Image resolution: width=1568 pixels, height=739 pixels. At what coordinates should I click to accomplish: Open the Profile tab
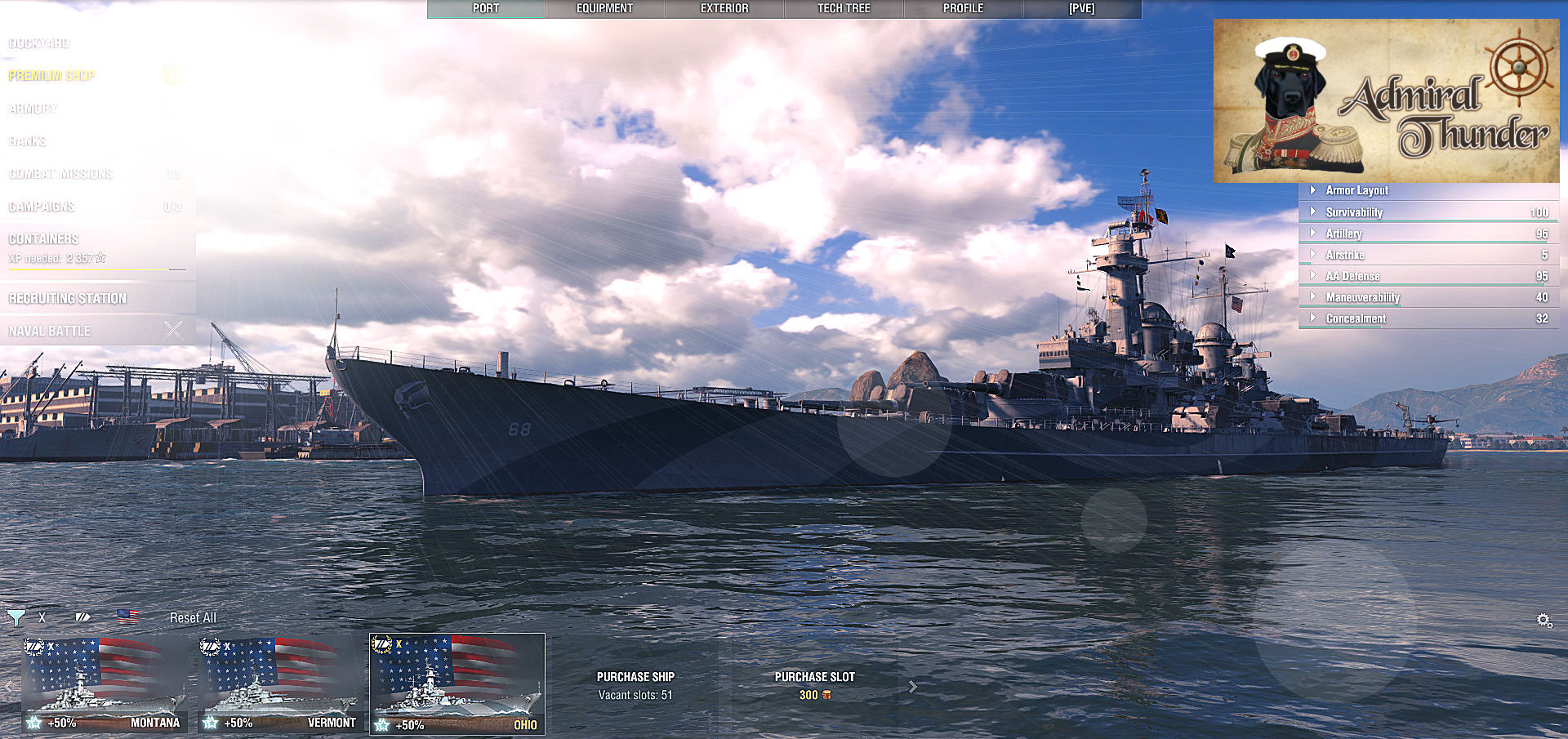coord(963,9)
